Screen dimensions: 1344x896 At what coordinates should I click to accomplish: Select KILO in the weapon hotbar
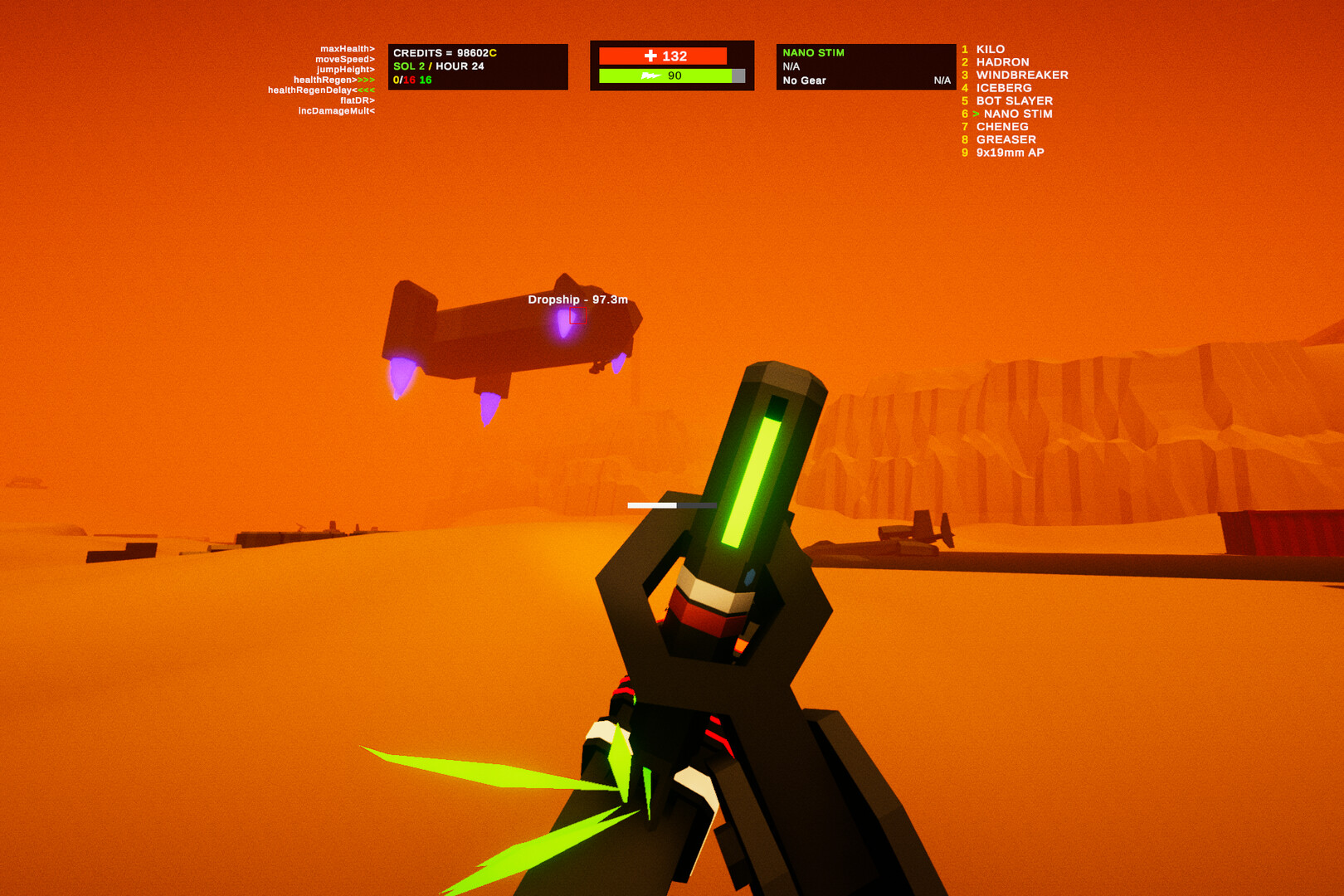point(993,49)
